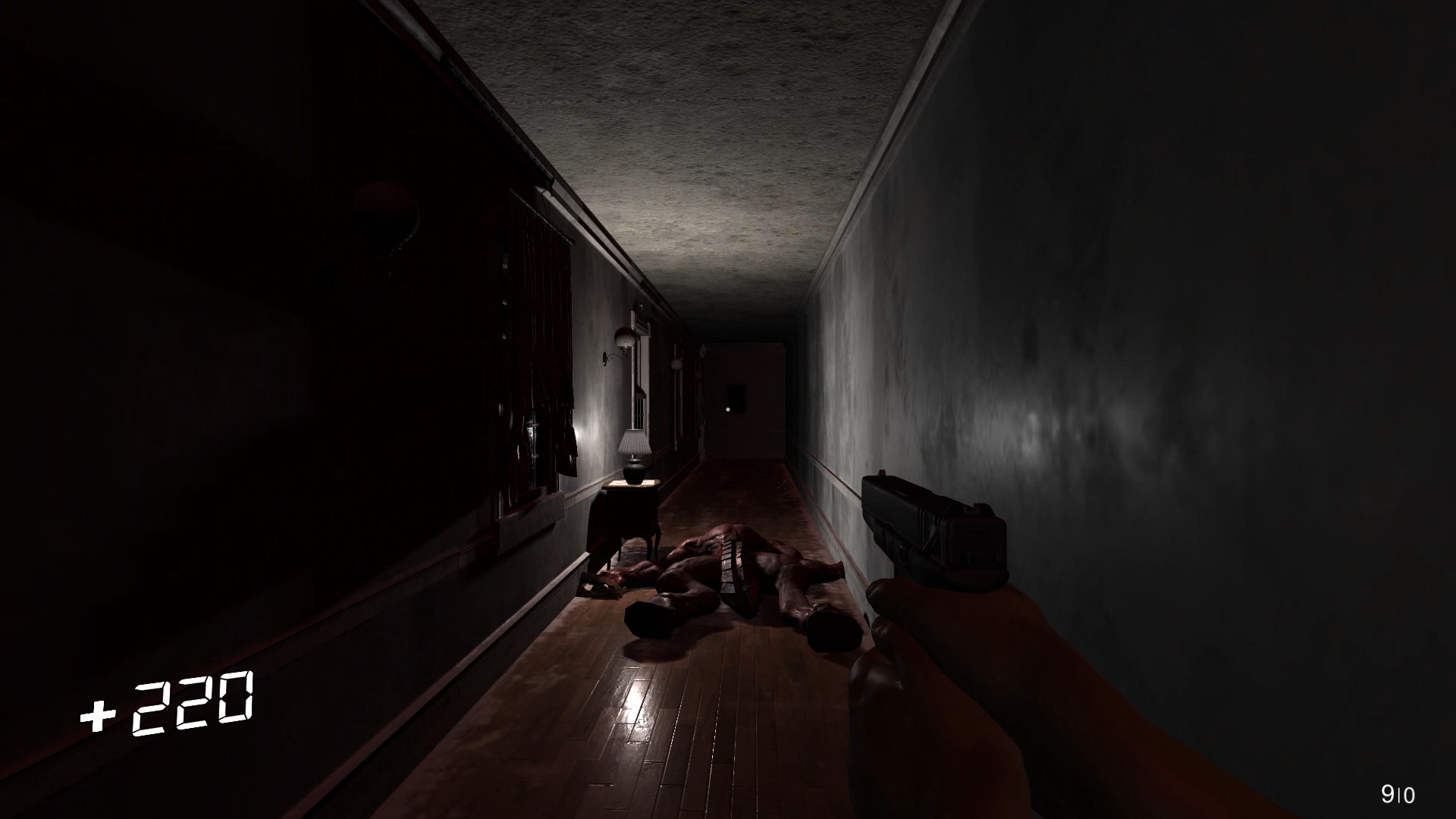Click the second hallway sconce light
The image size is (1456, 819).
click(676, 366)
